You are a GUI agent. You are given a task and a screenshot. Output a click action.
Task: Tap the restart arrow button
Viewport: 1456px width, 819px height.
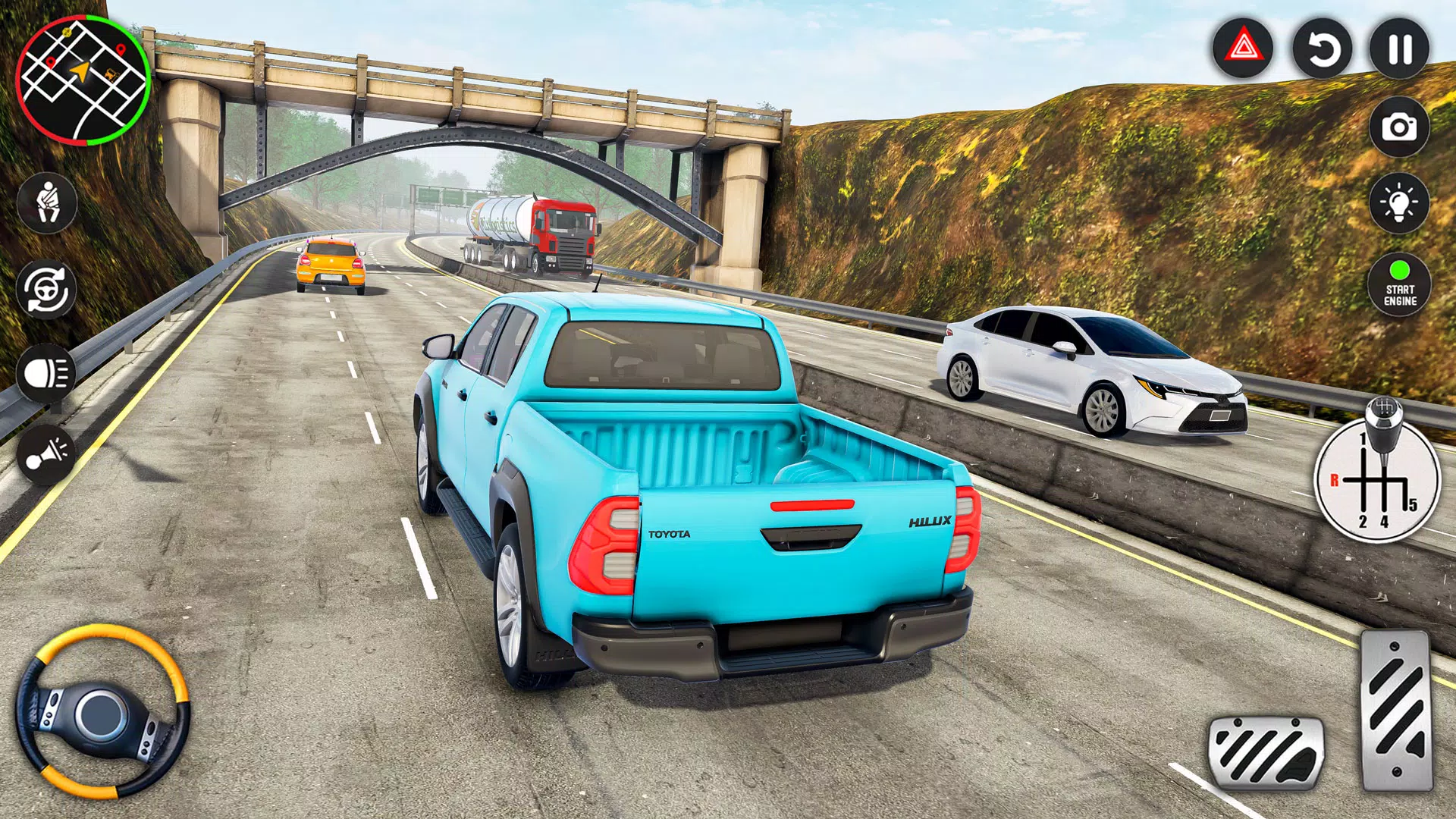point(1322,49)
